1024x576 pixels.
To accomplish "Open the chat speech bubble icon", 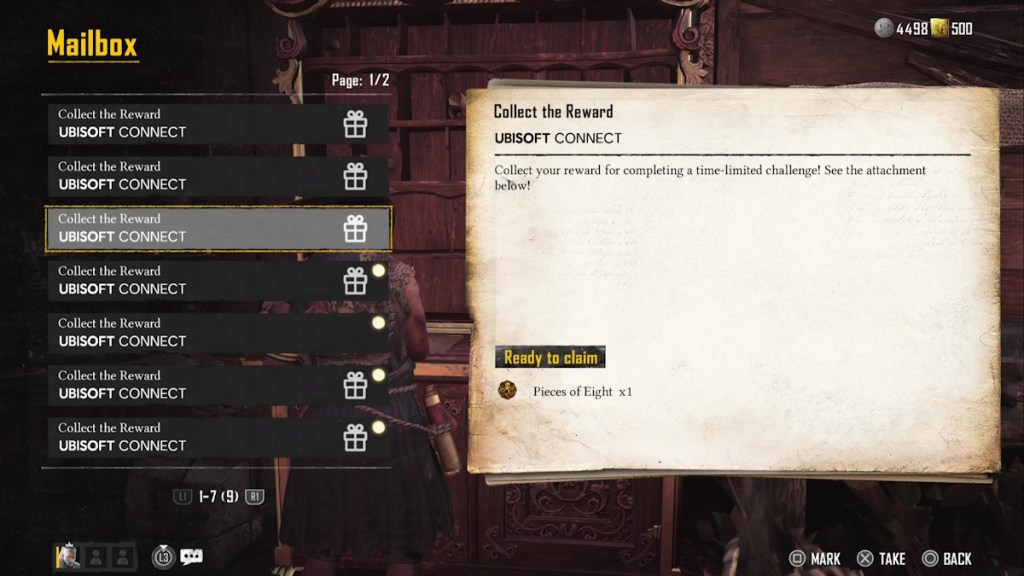I will [x=191, y=557].
